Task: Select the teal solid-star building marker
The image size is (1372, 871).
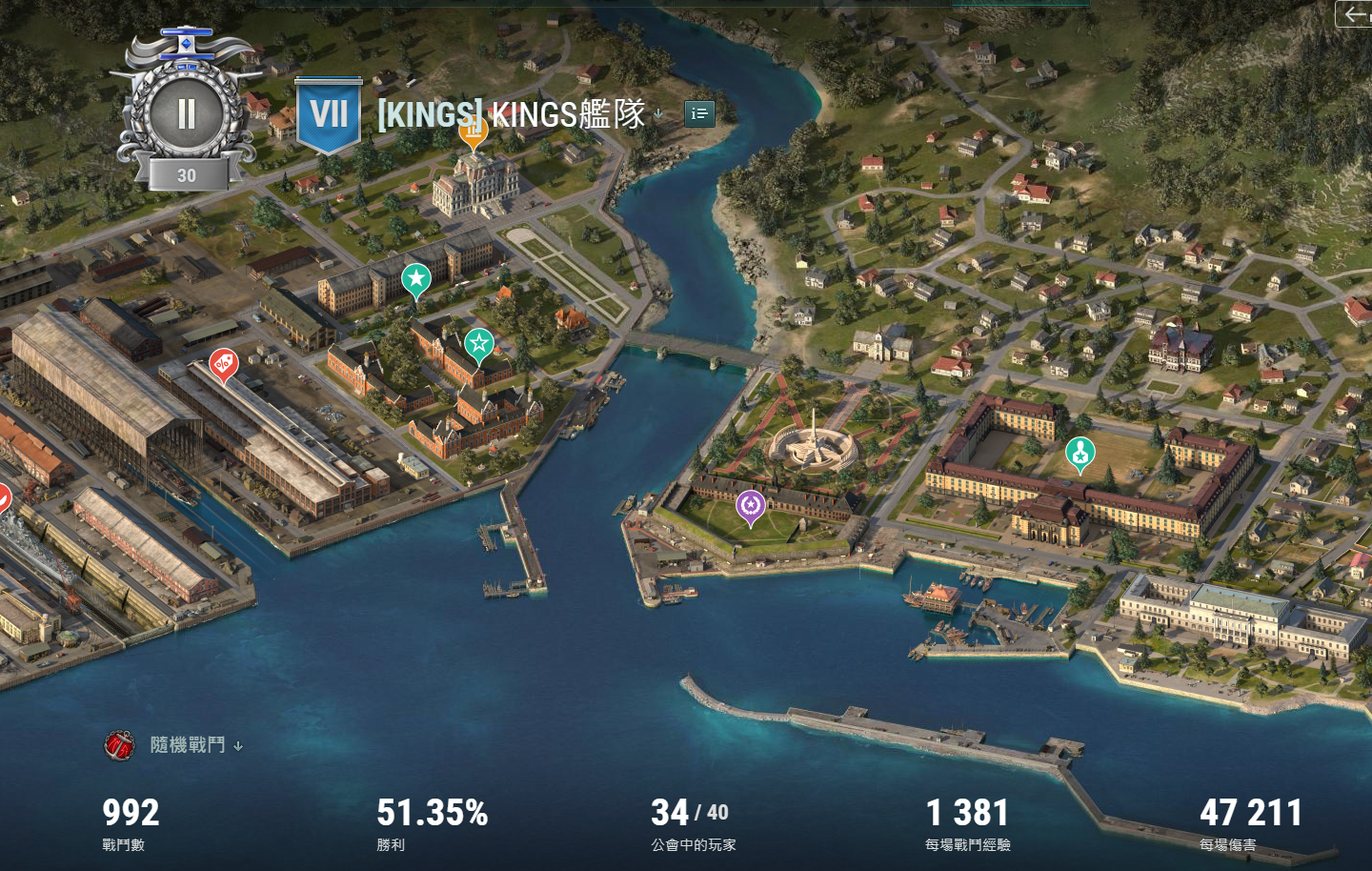Action: pos(415,280)
